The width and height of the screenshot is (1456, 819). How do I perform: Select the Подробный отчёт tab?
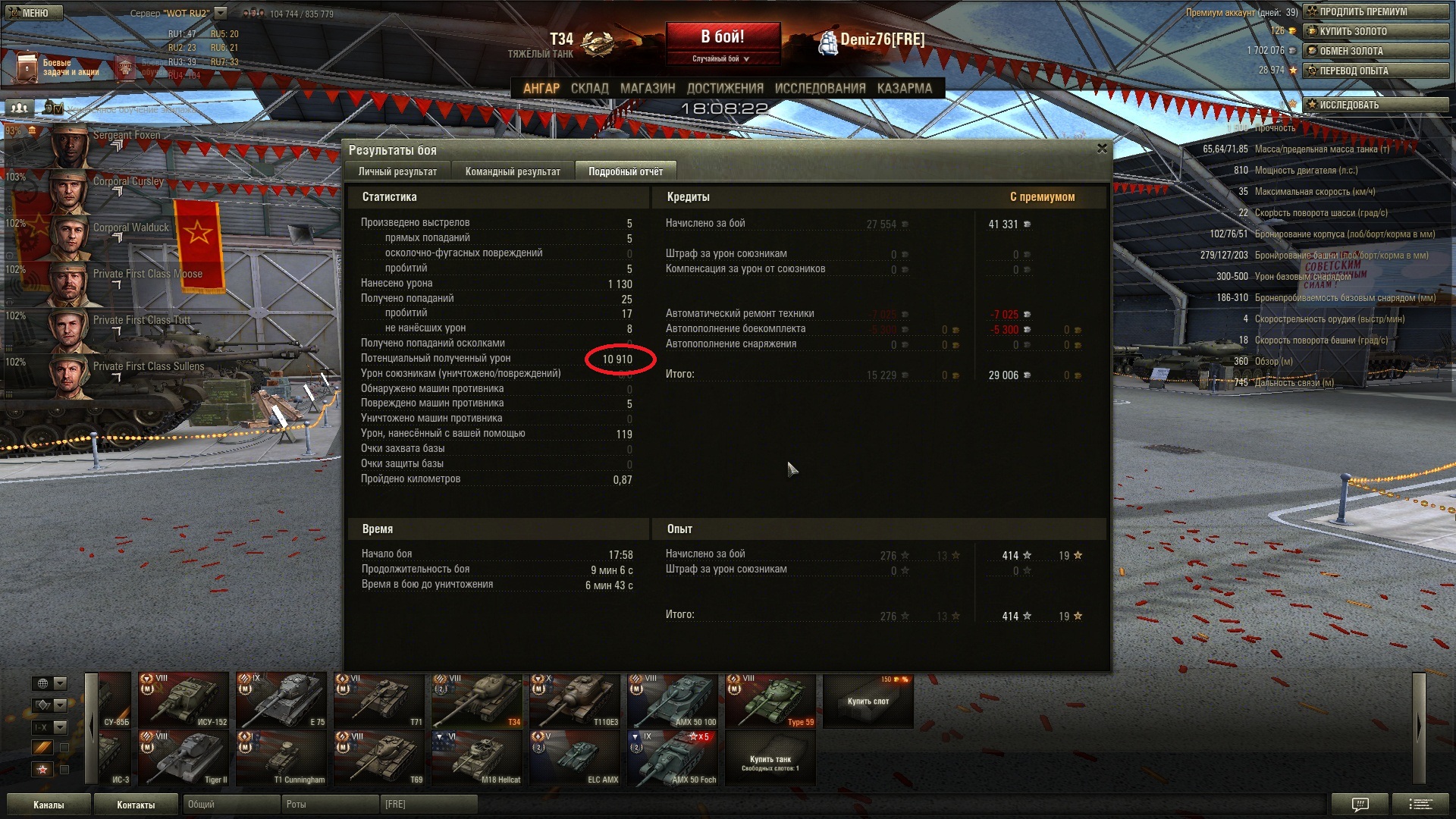[x=625, y=172]
